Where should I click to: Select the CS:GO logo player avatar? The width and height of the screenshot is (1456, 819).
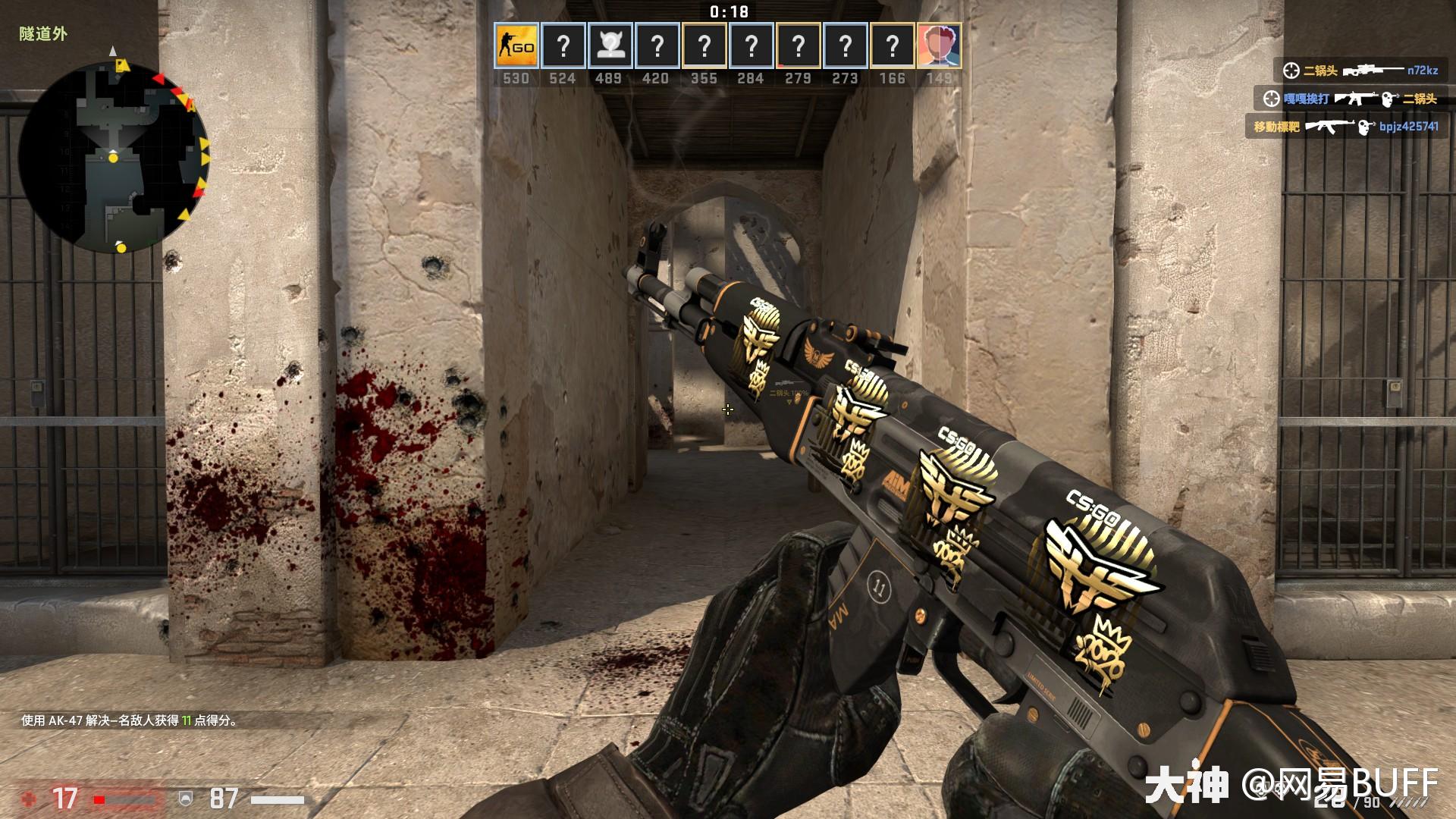tap(516, 46)
